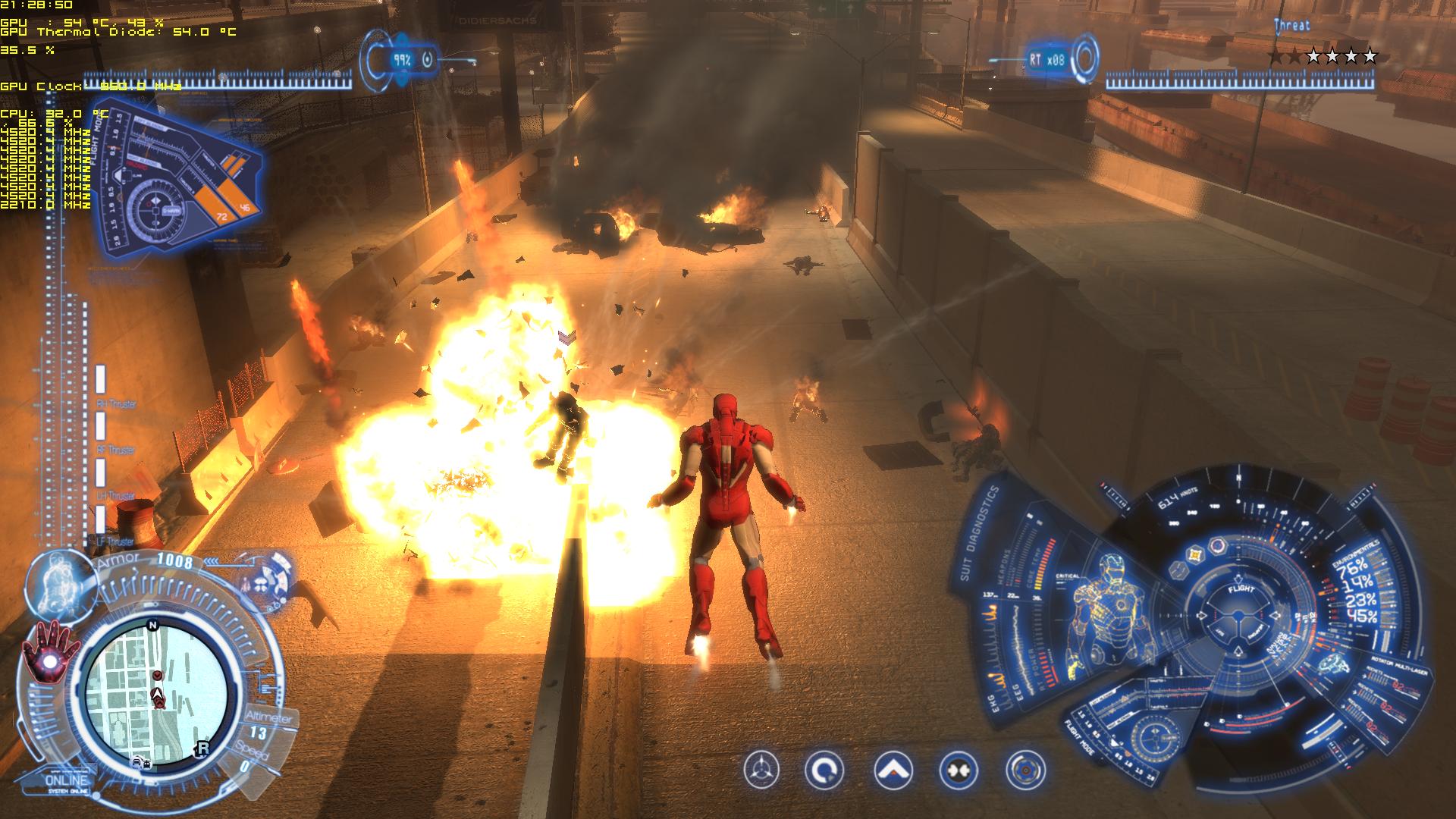Click the R marker on the minimap
The height and width of the screenshot is (819, 1456).
pyautogui.click(x=202, y=748)
